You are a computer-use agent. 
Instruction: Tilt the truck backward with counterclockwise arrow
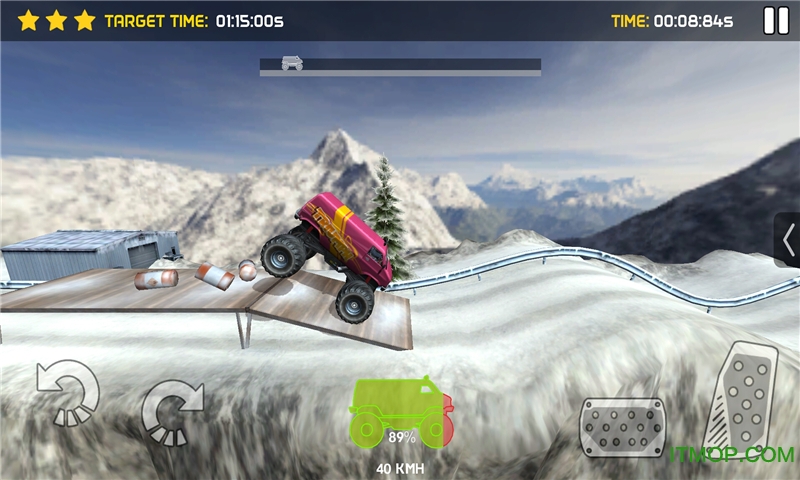pos(67,391)
